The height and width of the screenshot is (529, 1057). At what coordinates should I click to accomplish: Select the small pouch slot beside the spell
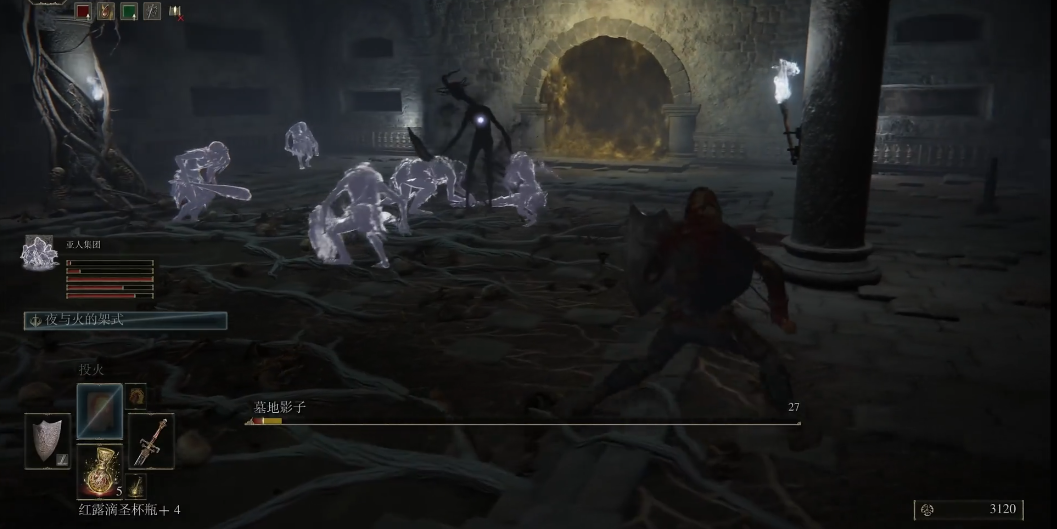point(136,396)
